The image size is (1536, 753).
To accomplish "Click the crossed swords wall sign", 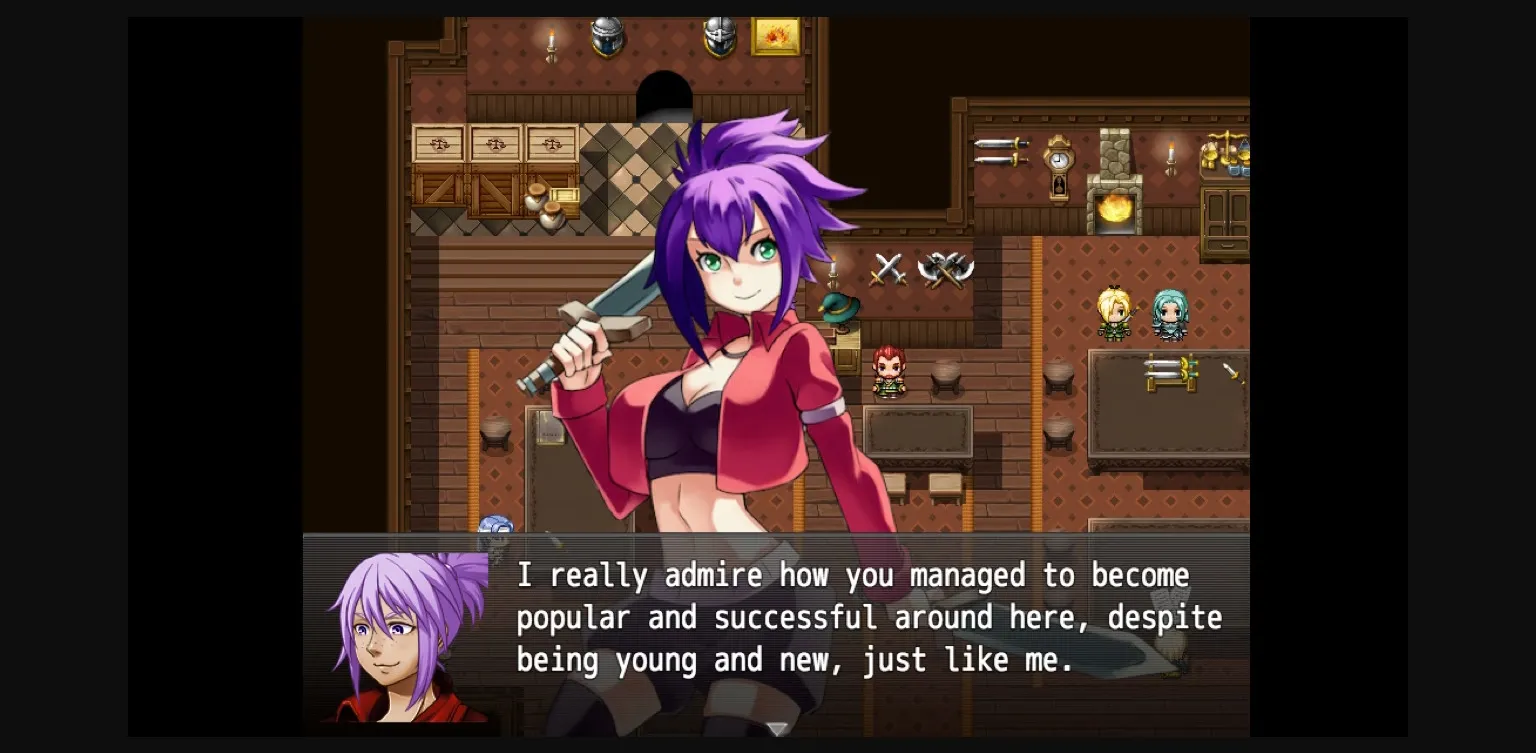I will click(885, 268).
